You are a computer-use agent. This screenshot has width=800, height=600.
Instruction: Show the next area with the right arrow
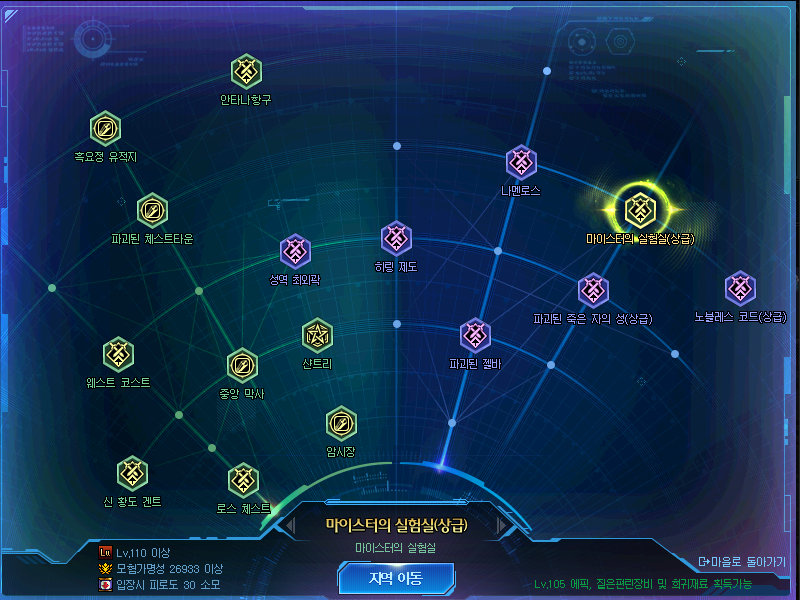(x=502, y=525)
